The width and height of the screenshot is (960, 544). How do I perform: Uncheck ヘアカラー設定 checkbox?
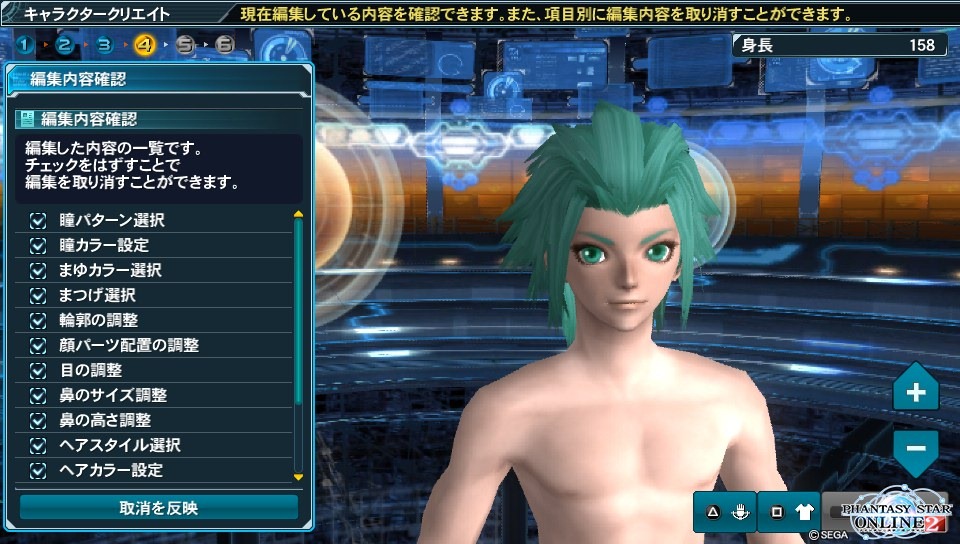click(39, 470)
